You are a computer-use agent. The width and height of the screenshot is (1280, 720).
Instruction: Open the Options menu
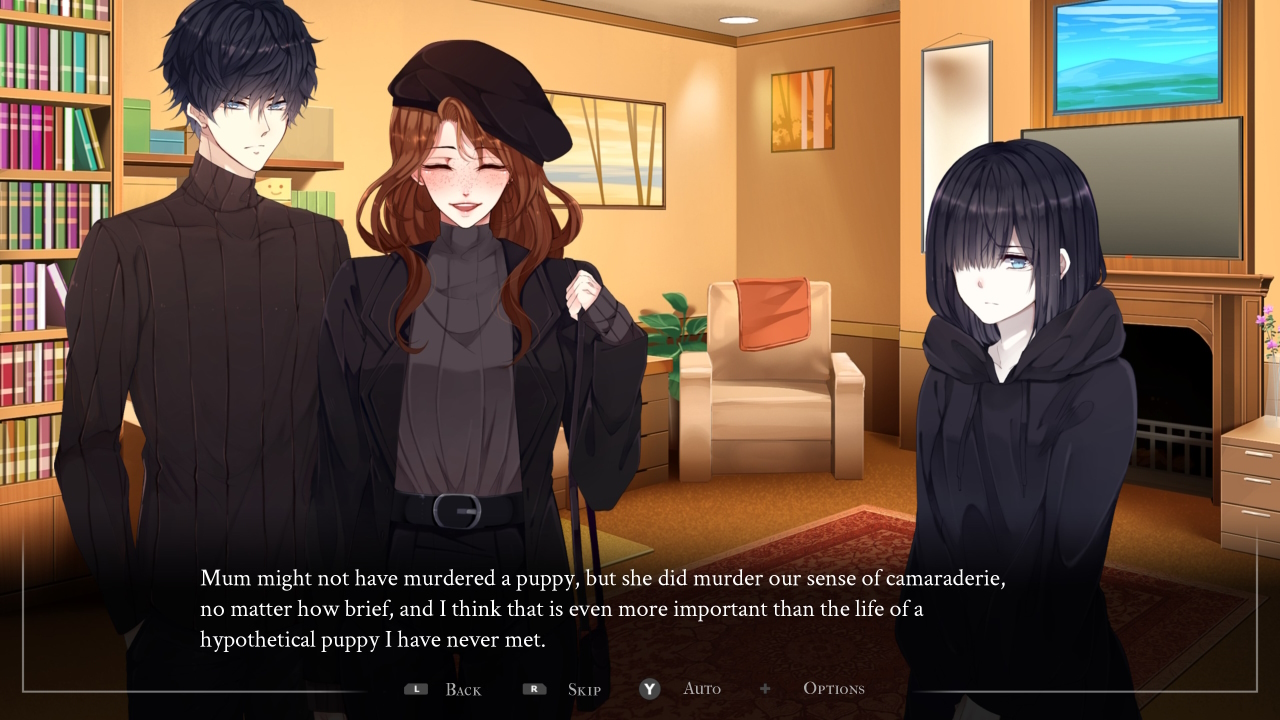[x=833, y=688]
